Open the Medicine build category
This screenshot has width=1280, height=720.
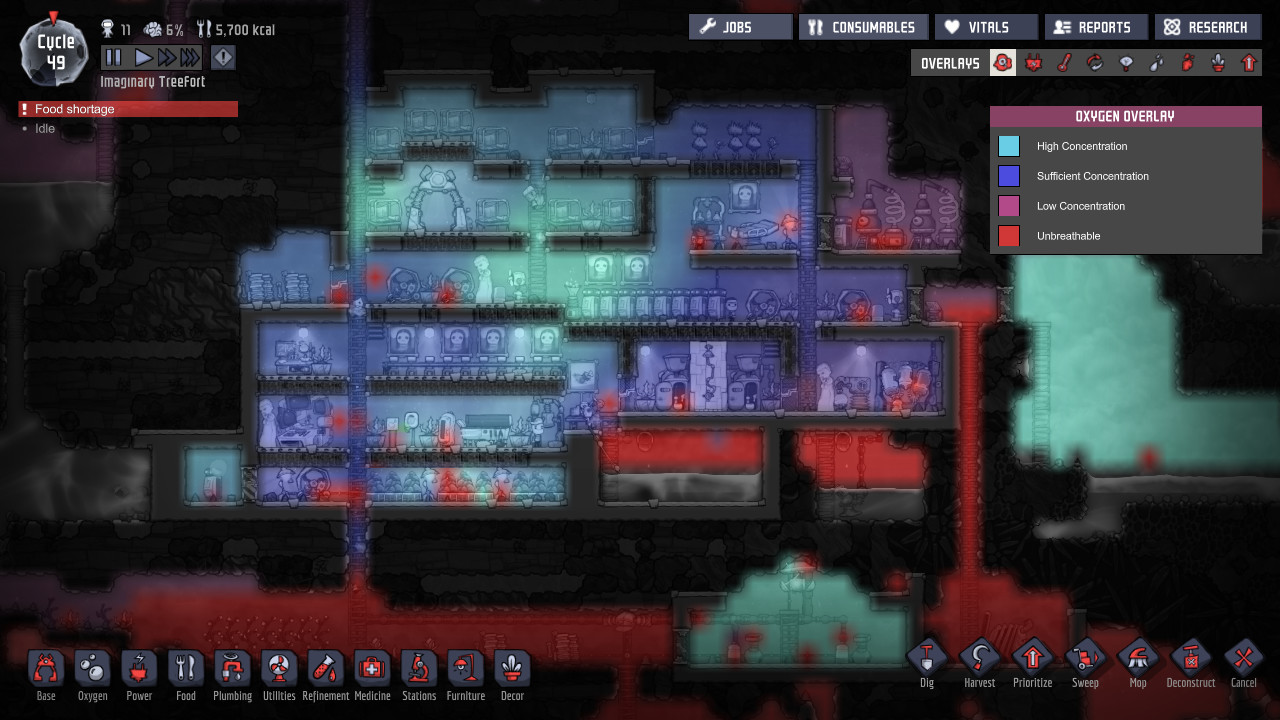tap(372, 670)
